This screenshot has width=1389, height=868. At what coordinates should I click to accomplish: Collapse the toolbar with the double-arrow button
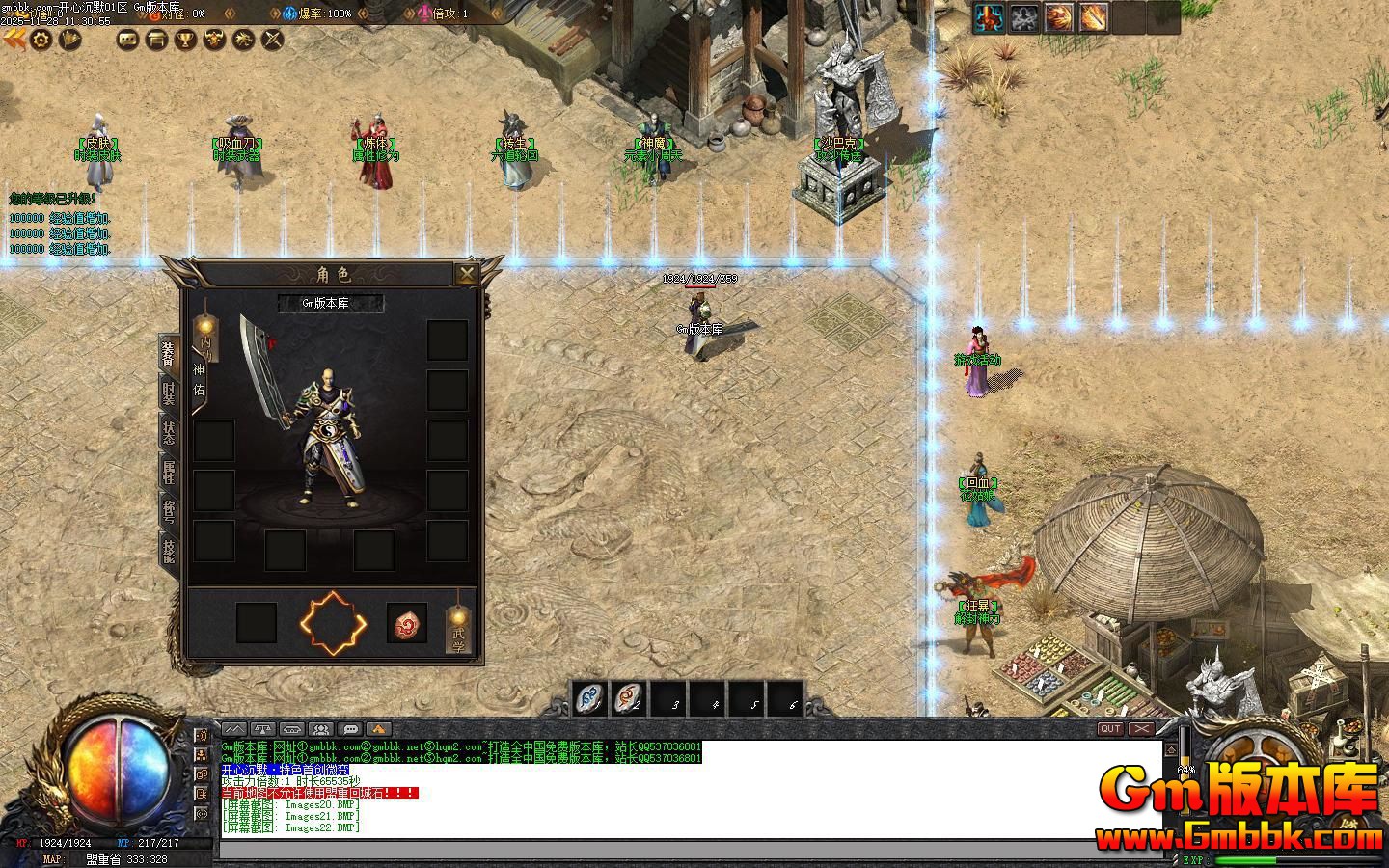pyautogui.click(x=14, y=39)
